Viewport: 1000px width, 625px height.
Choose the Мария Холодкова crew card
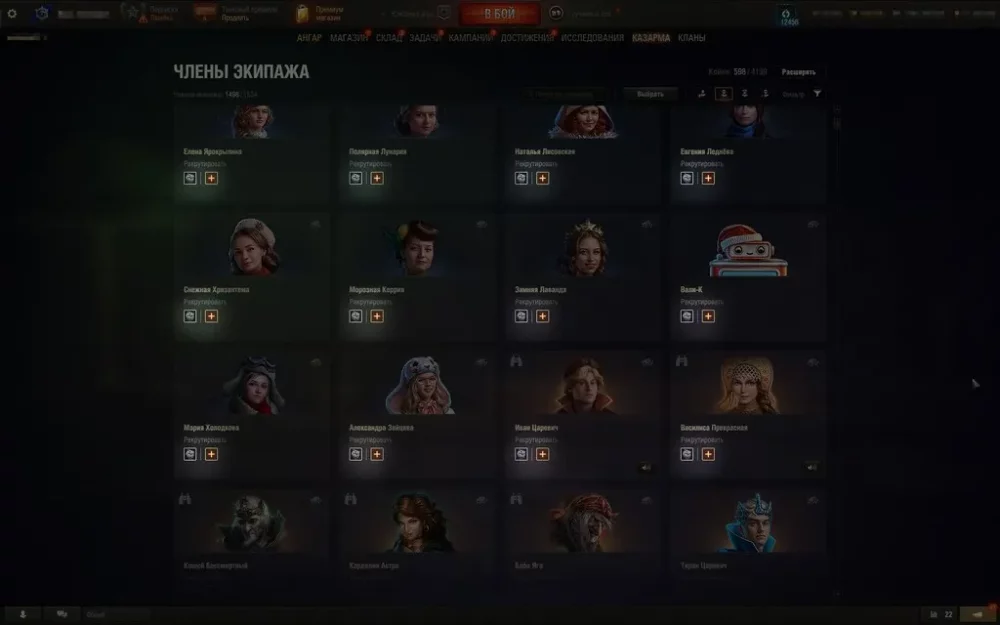coord(251,400)
